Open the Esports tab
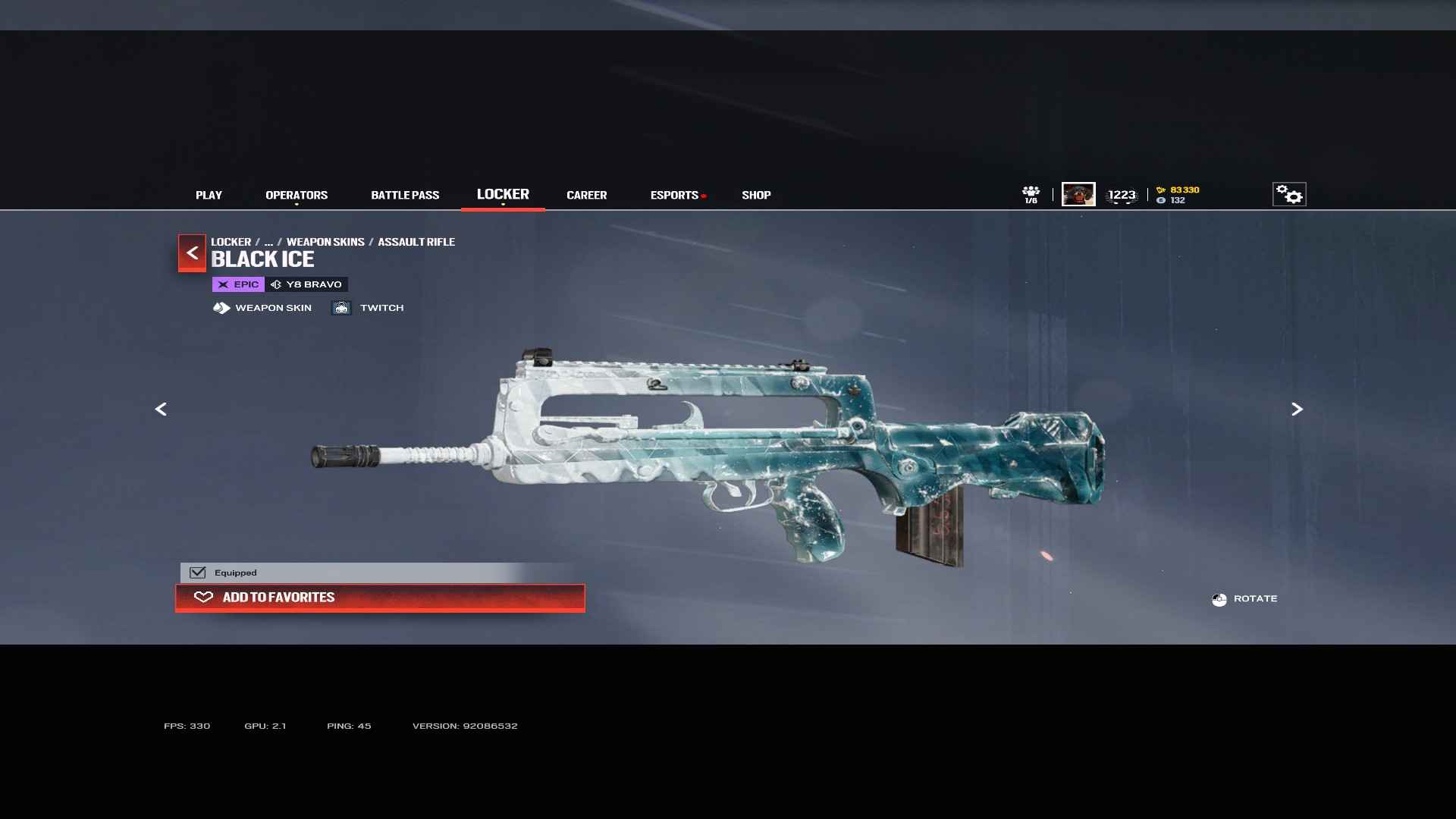Image resolution: width=1456 pixels, height=819 pixels. pos(674,195)
